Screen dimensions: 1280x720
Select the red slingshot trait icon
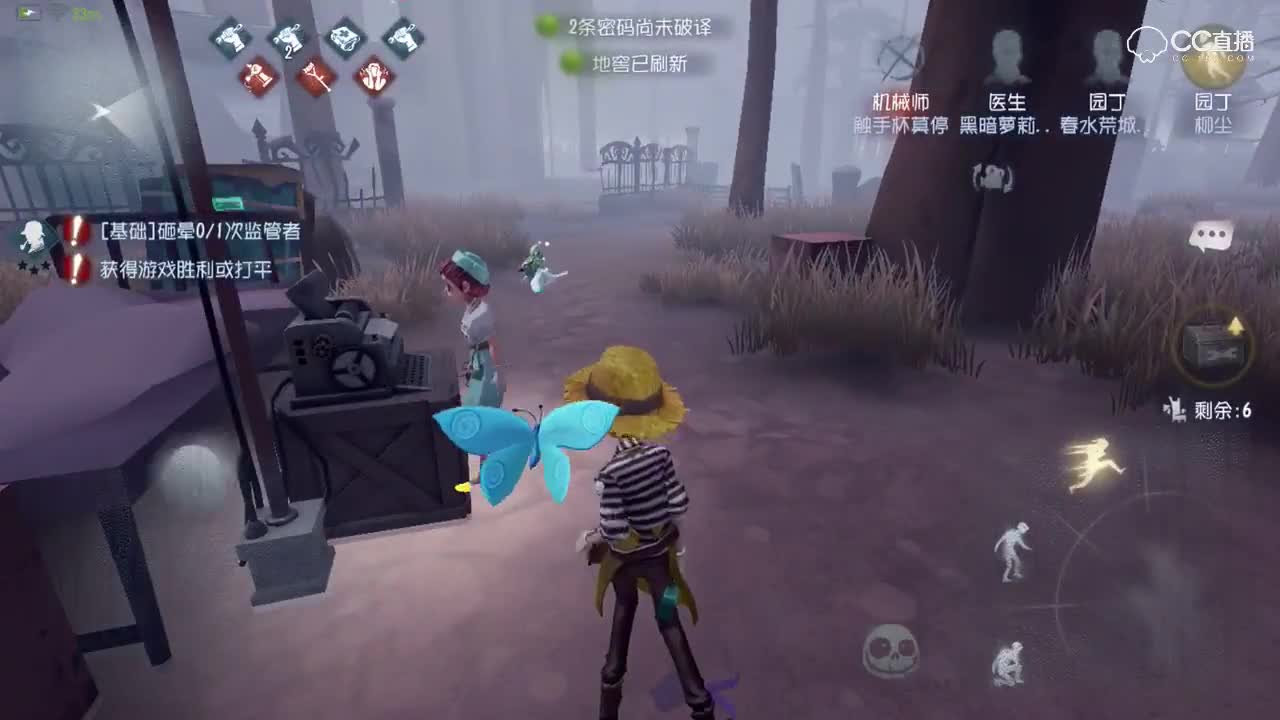point(313,77)
